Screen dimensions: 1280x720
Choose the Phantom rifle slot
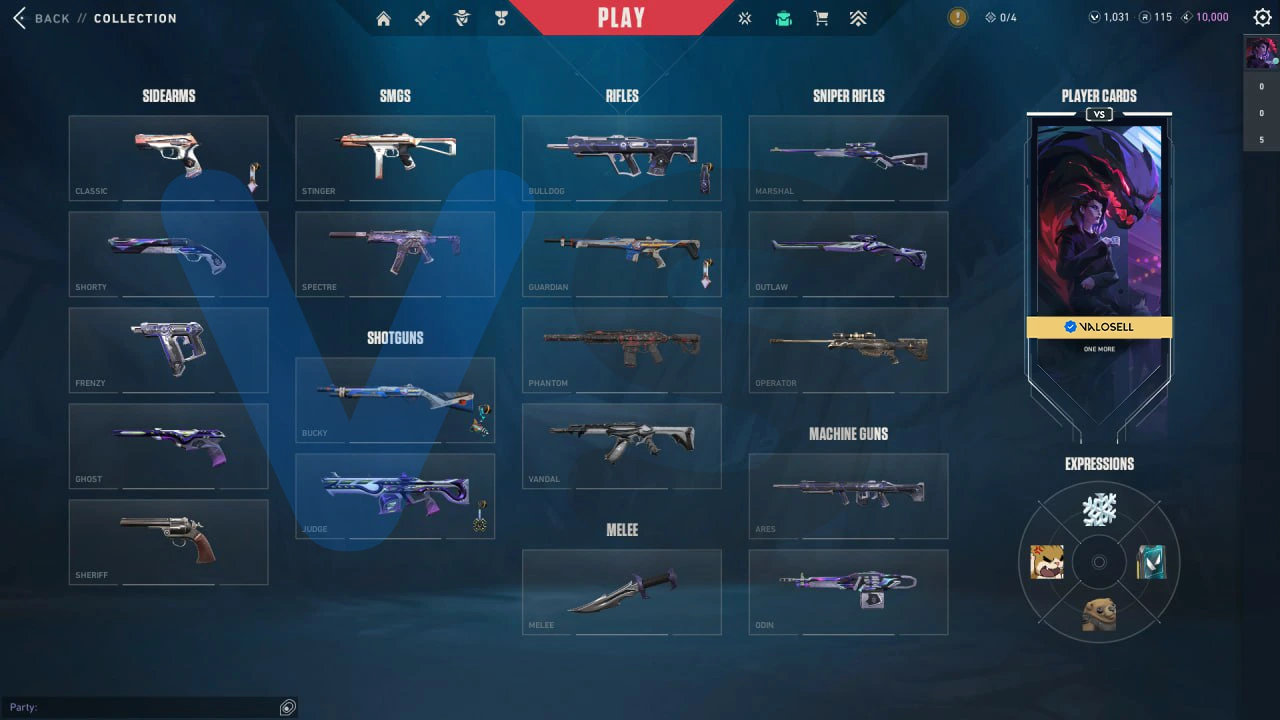tap(621, 349)
